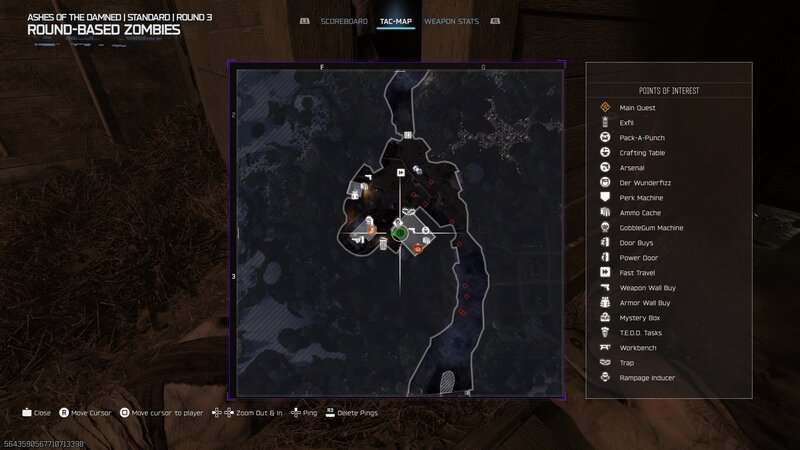Select Mystery Box in the legend
The image size is (800, 450).
pyautogui.click(x=640, y=317)
